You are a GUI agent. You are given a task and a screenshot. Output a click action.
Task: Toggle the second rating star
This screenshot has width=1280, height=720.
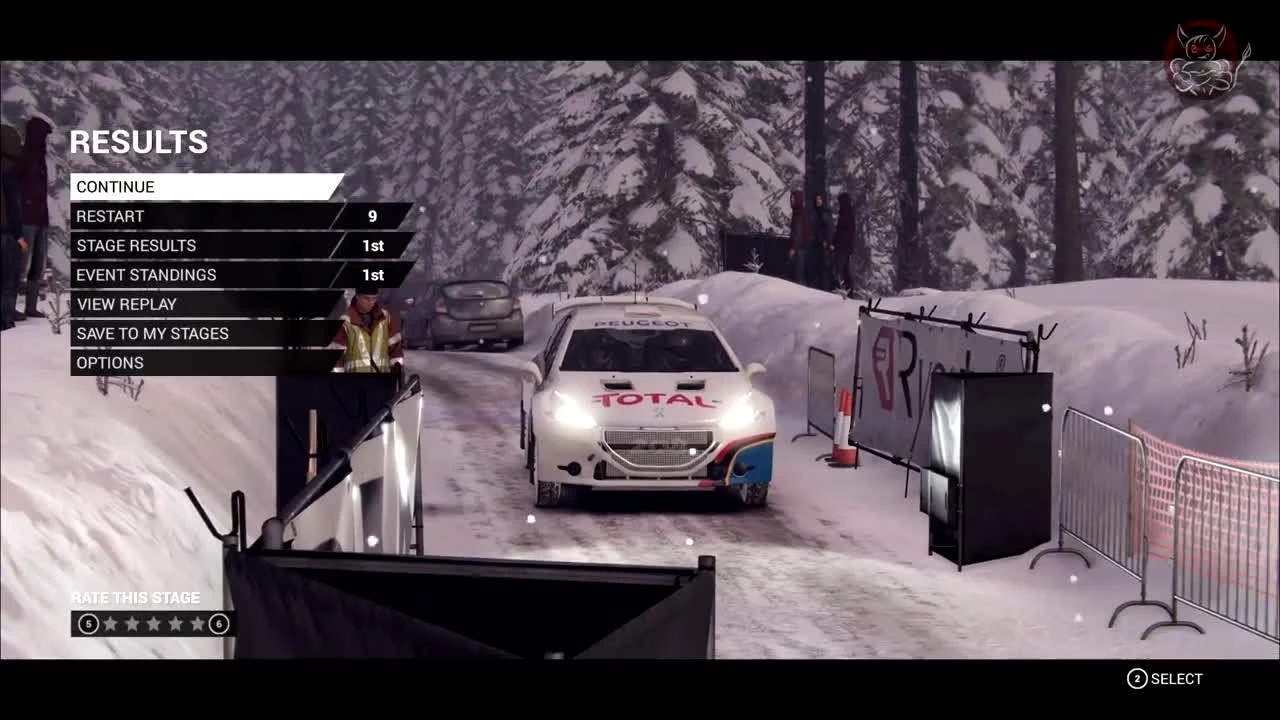131,623
